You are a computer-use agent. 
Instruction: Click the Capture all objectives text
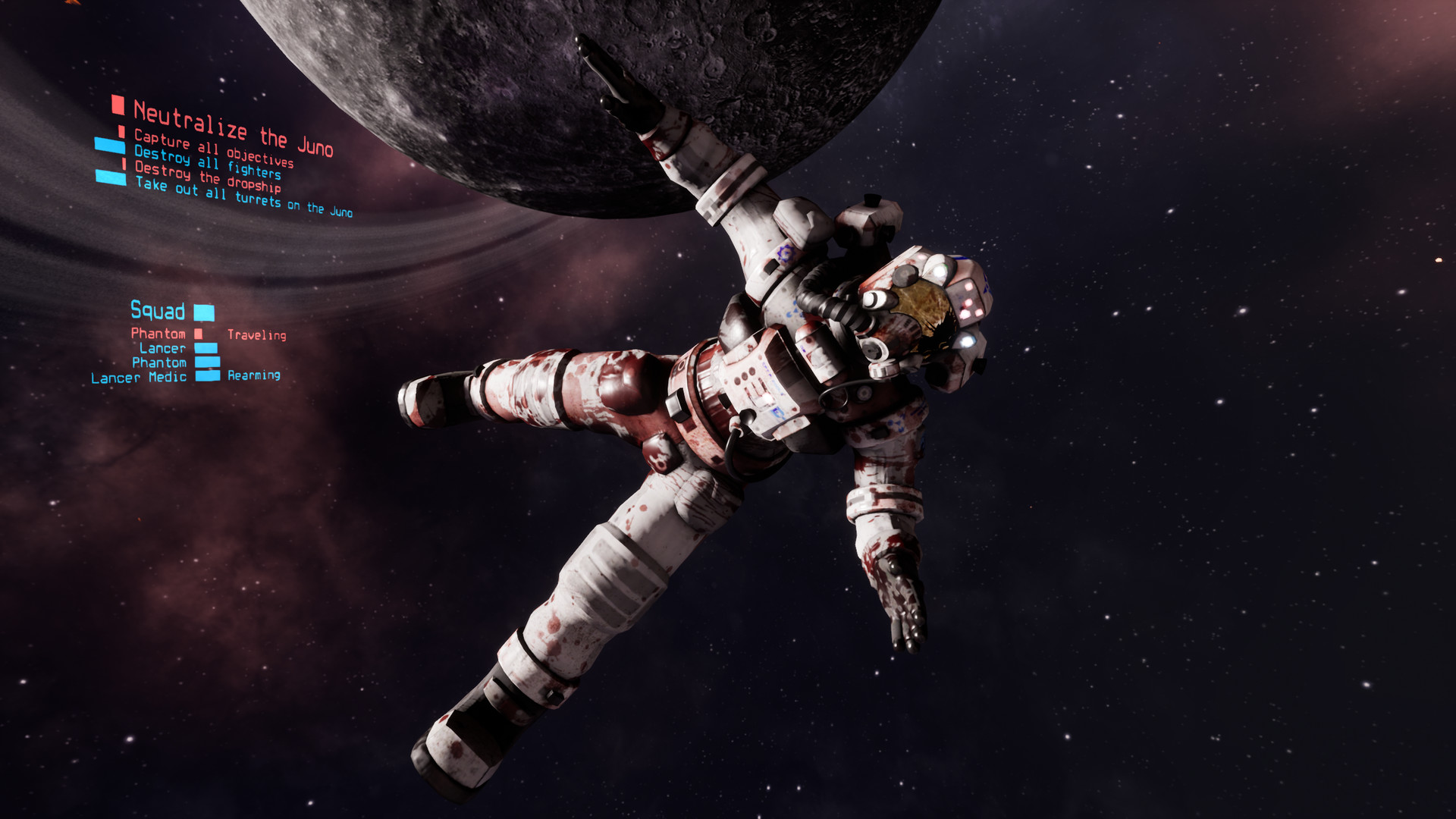[x=215, y=148]
